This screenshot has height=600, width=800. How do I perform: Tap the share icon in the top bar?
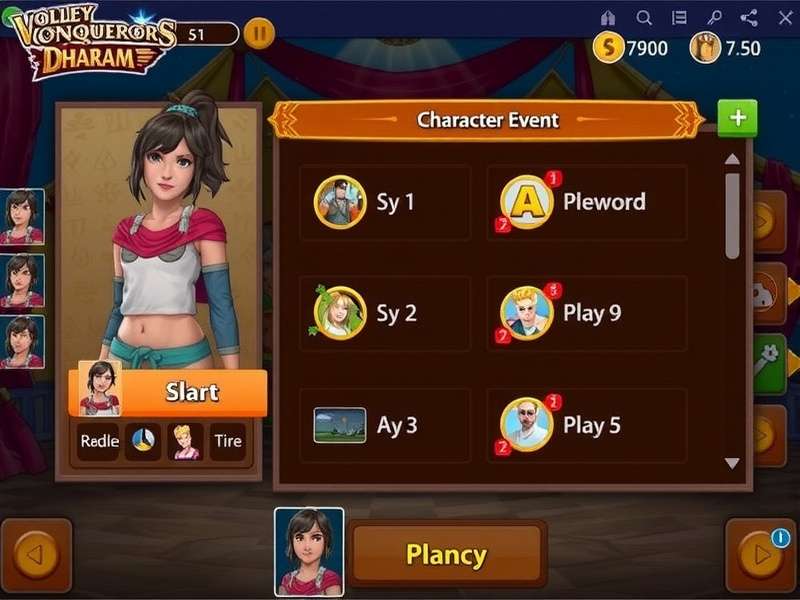click(748, 18)
